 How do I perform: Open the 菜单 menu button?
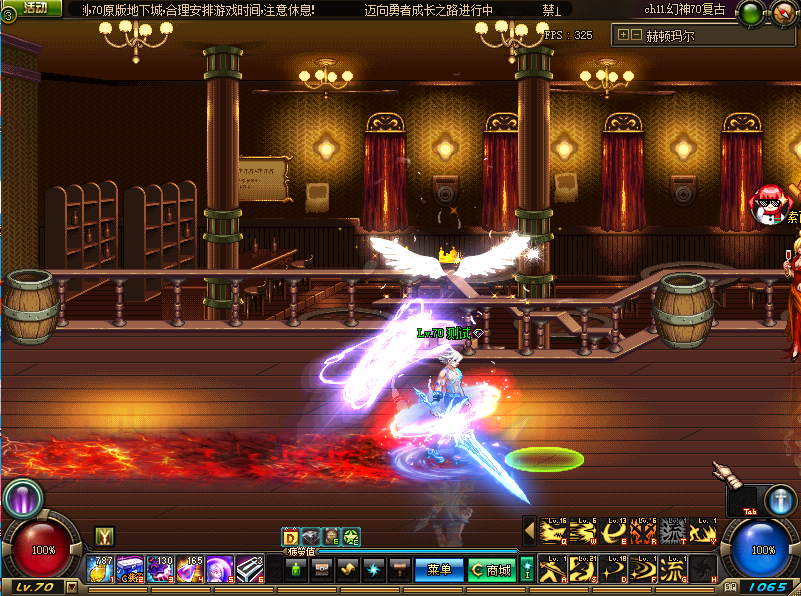point(439,570)
